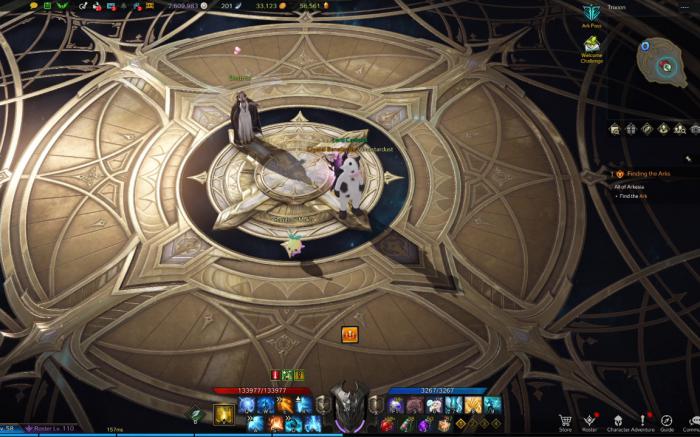Open the gift box icon below the minimap
Viewport: 700px width, 437px height.
coord(630,129)
